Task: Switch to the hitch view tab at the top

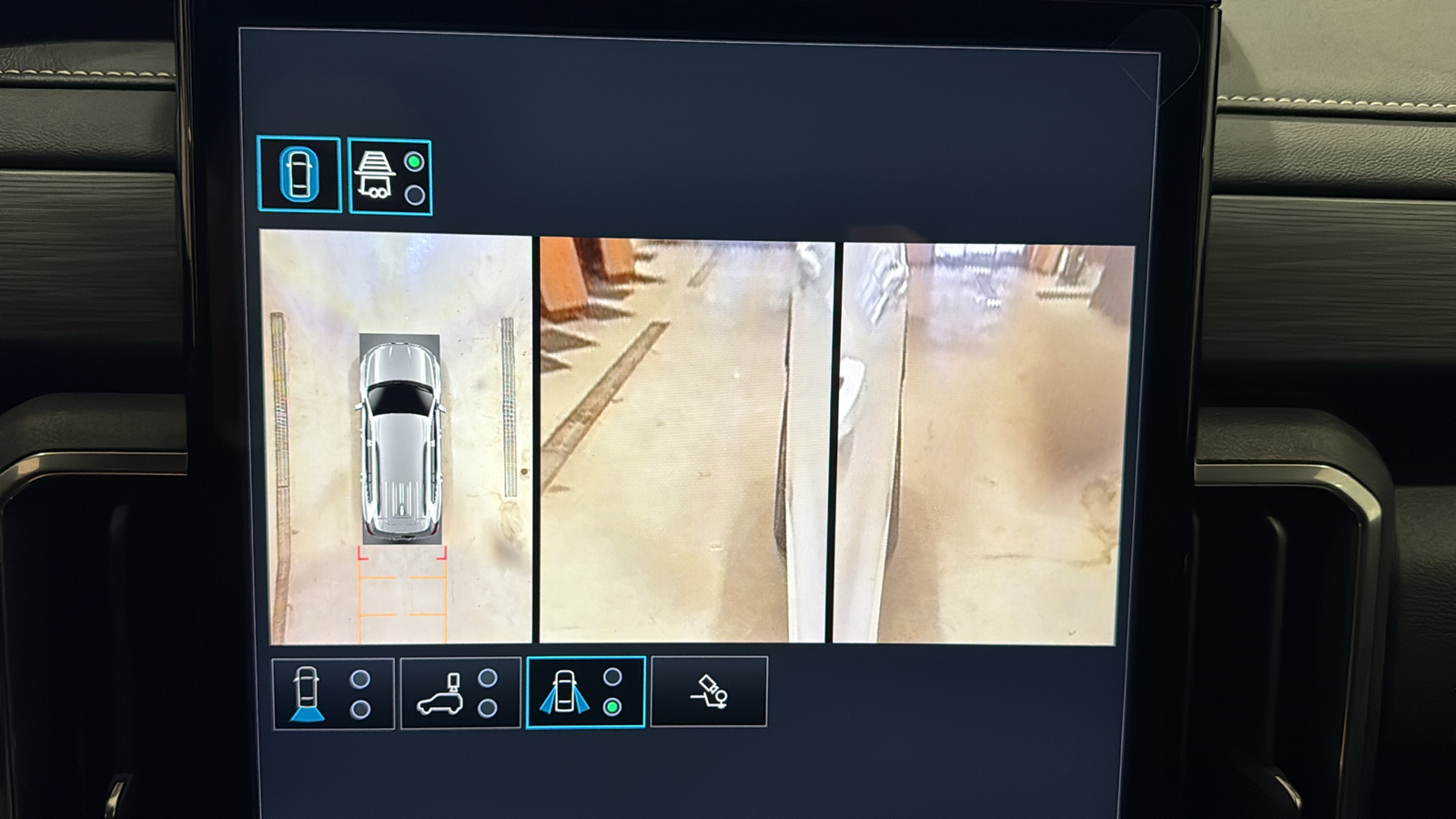Action: [x=389, y=176]
